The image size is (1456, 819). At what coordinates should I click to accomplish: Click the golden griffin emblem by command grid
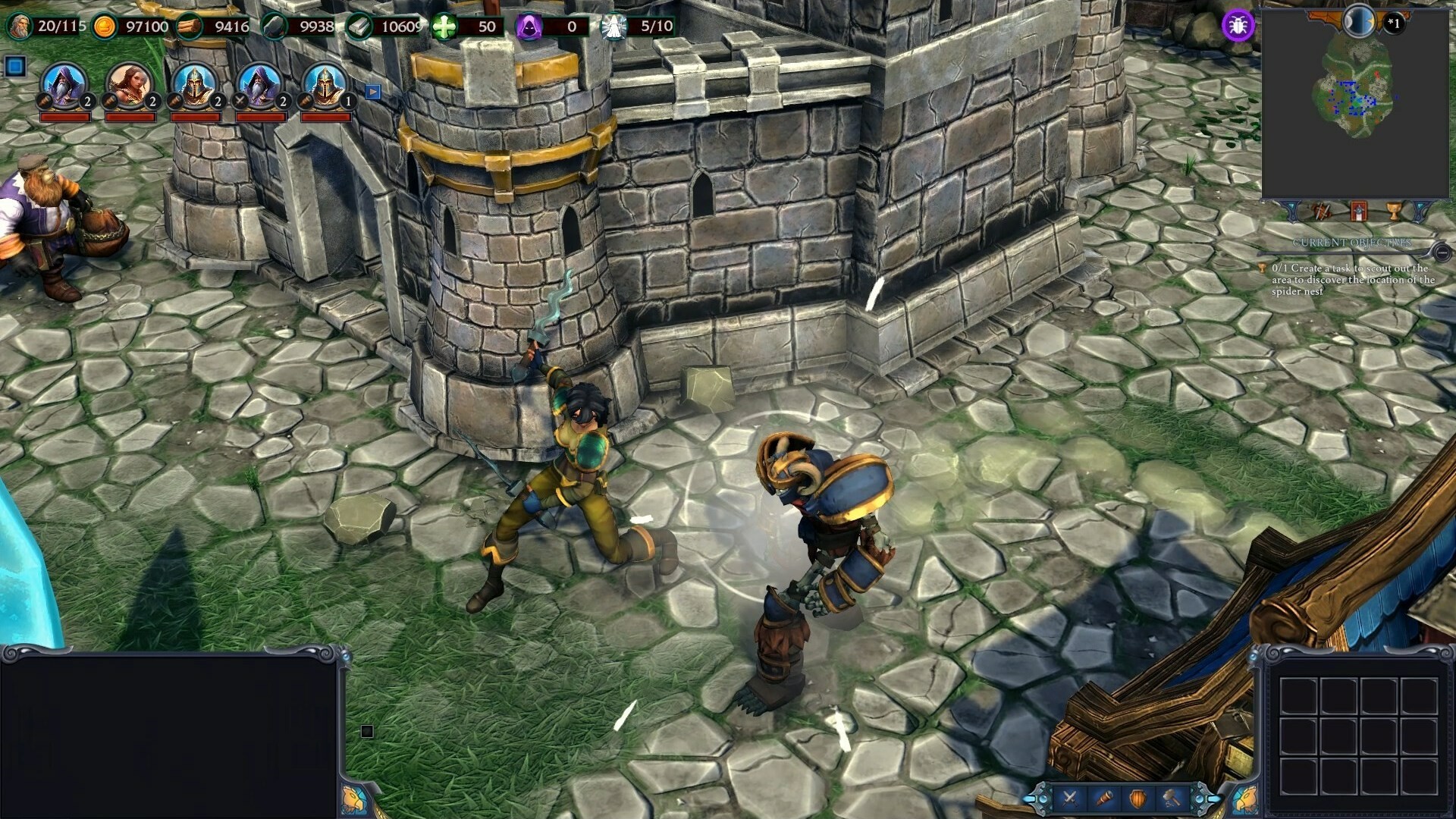point(1246,799)
